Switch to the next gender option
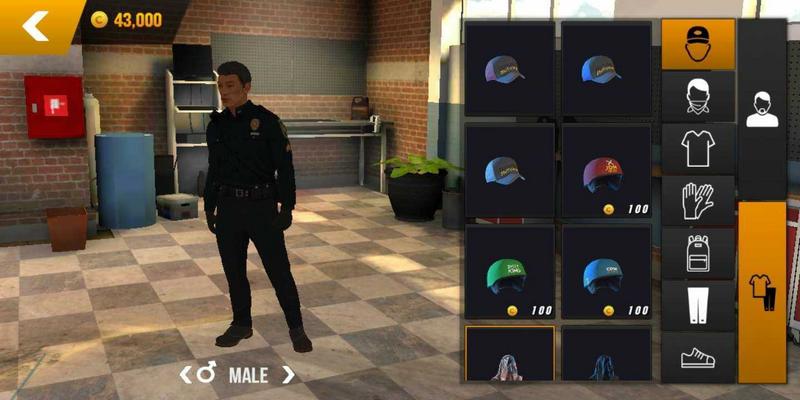The image size is (800, 400). tap(288, 375)
